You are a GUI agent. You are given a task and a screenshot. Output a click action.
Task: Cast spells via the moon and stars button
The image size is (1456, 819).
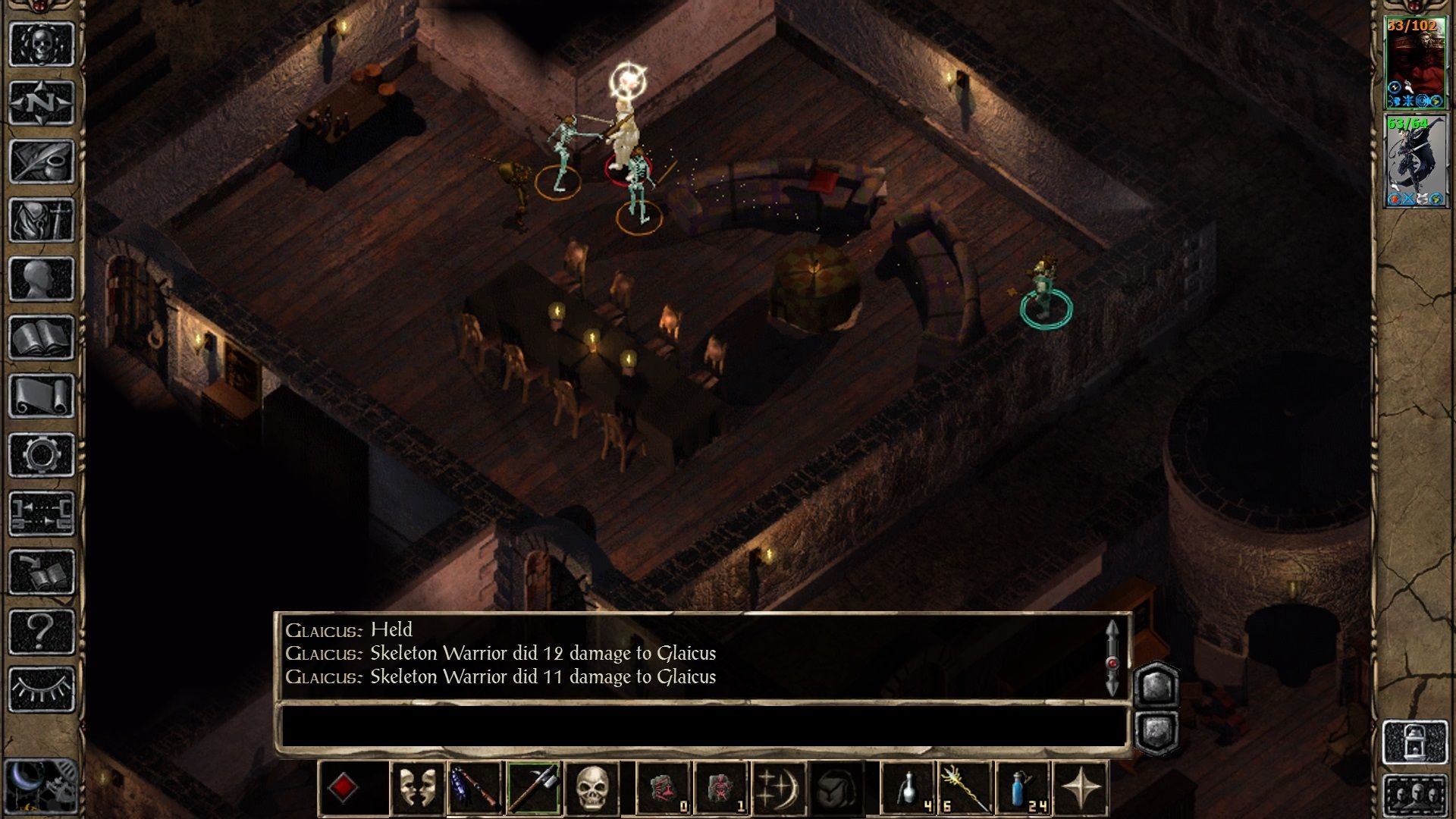point(777,789)
